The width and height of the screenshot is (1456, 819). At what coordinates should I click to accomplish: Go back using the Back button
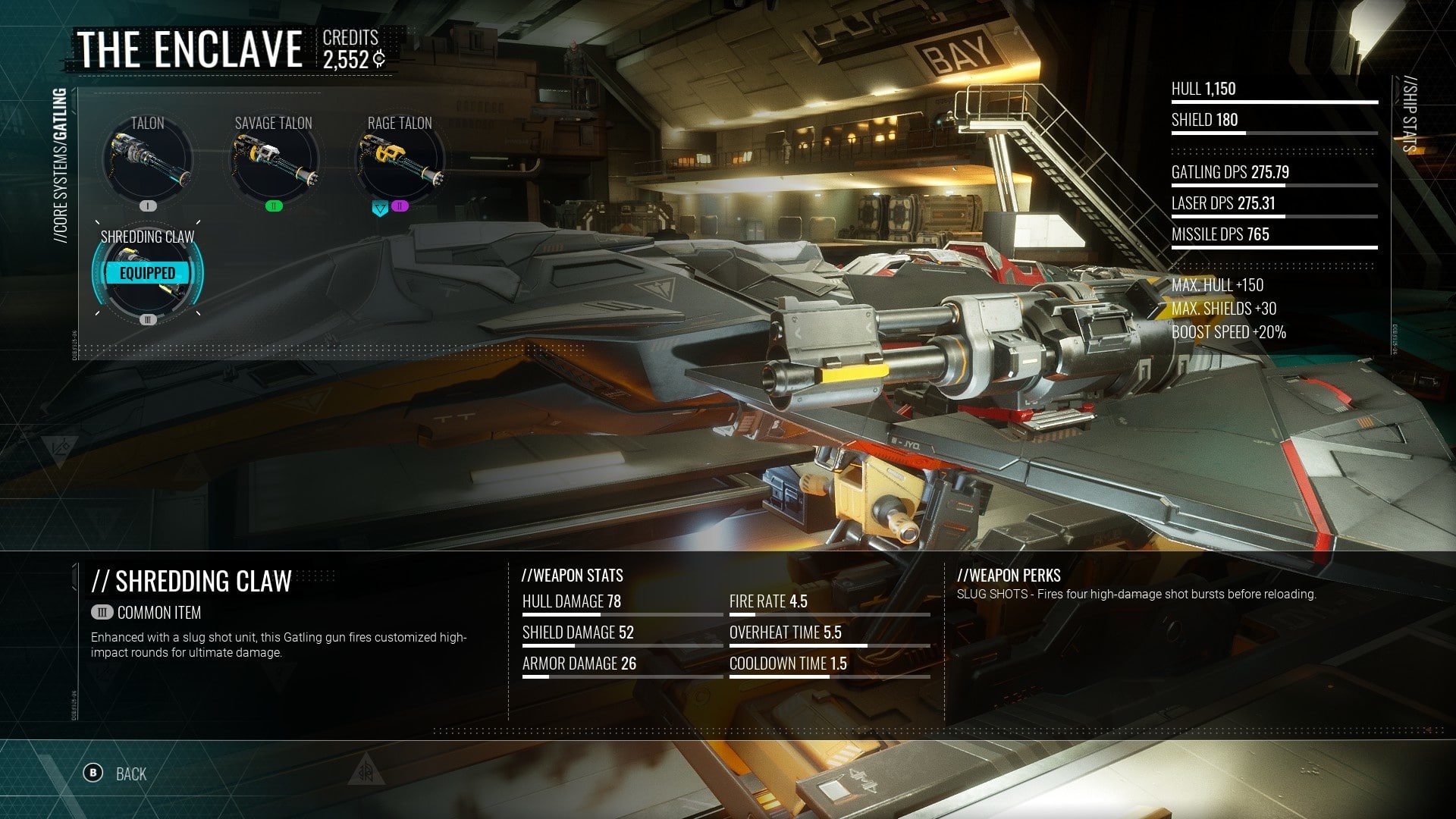pos(115,773)
